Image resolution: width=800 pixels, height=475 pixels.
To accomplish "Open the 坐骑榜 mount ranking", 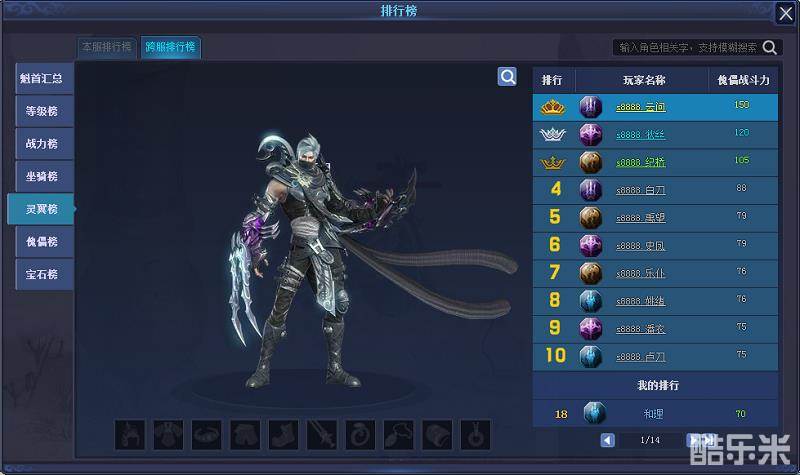I will [x=43, y=176].
